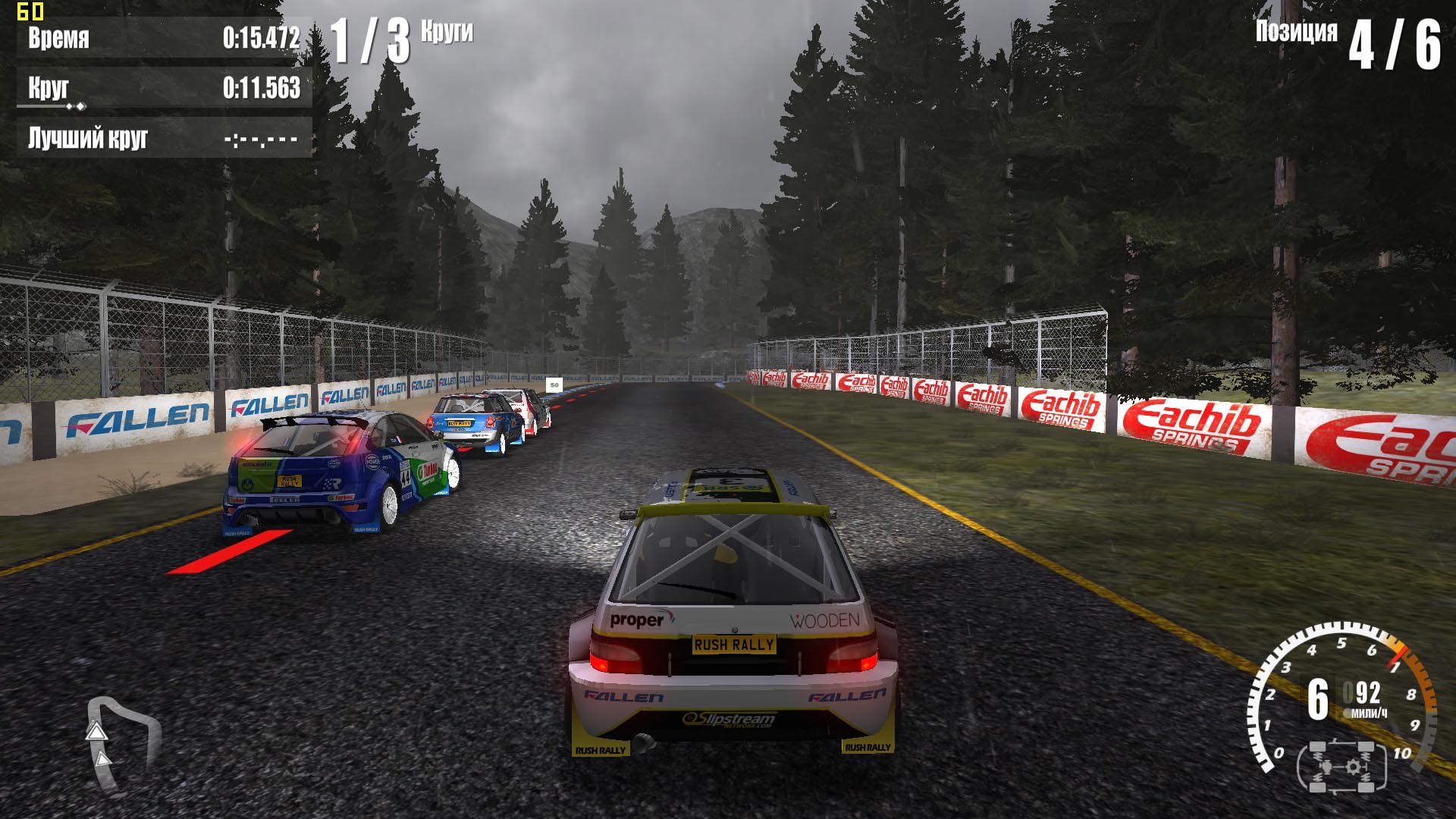Select the car damage status diagram
The width and height of the screenshot is (1456, 819).
pyautogui.click(x=1341, y=766)
